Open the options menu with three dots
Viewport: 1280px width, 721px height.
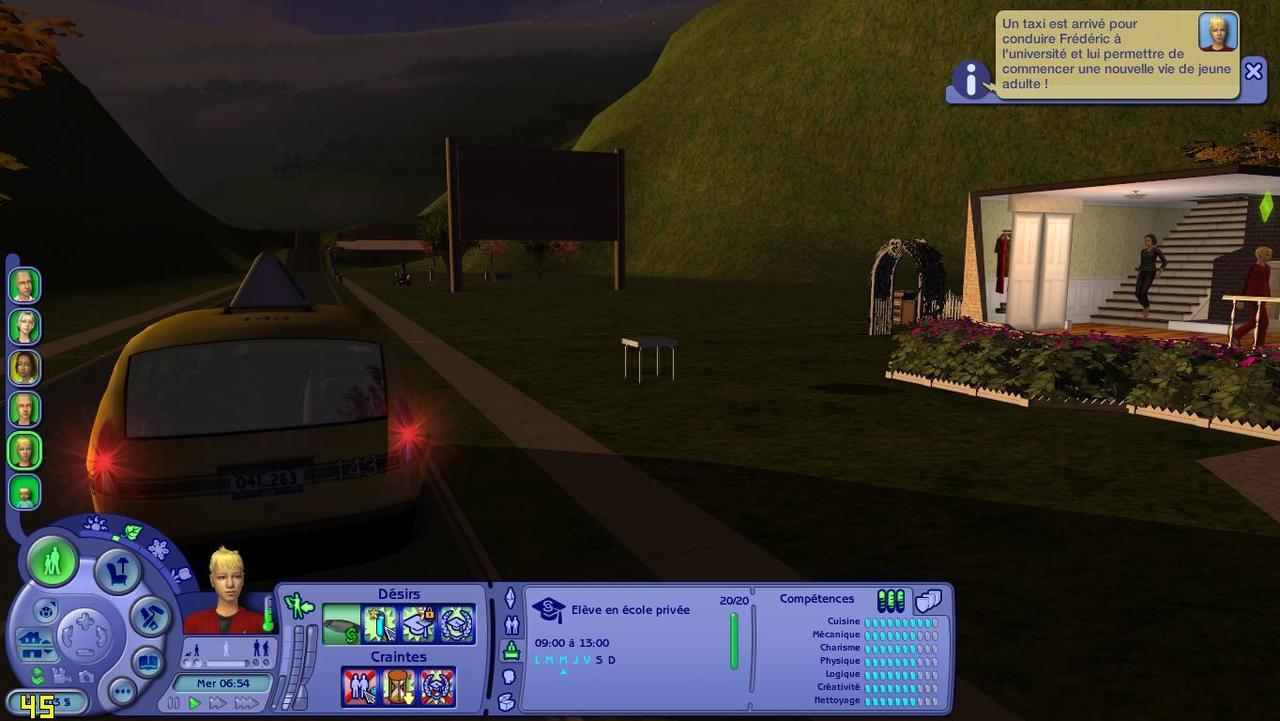[x=122, y=691]
